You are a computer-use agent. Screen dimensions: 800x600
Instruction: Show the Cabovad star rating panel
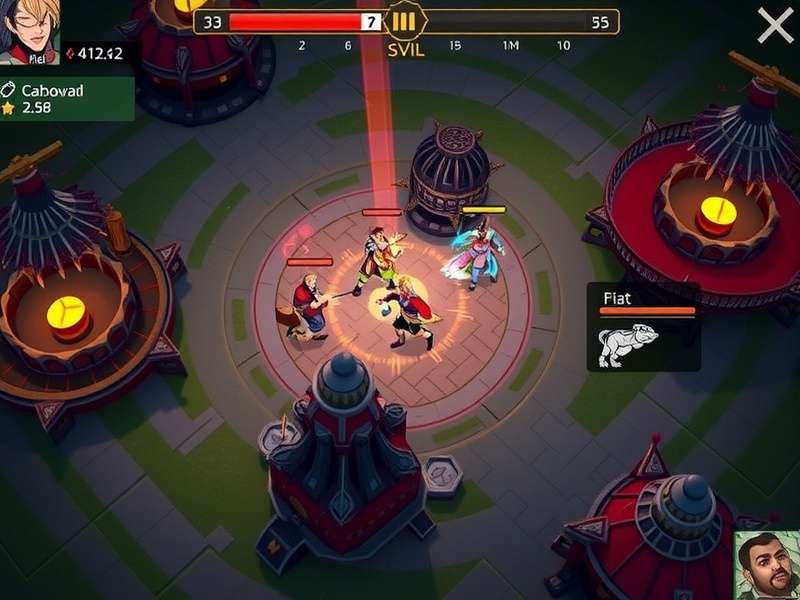(x=66, y=98)
